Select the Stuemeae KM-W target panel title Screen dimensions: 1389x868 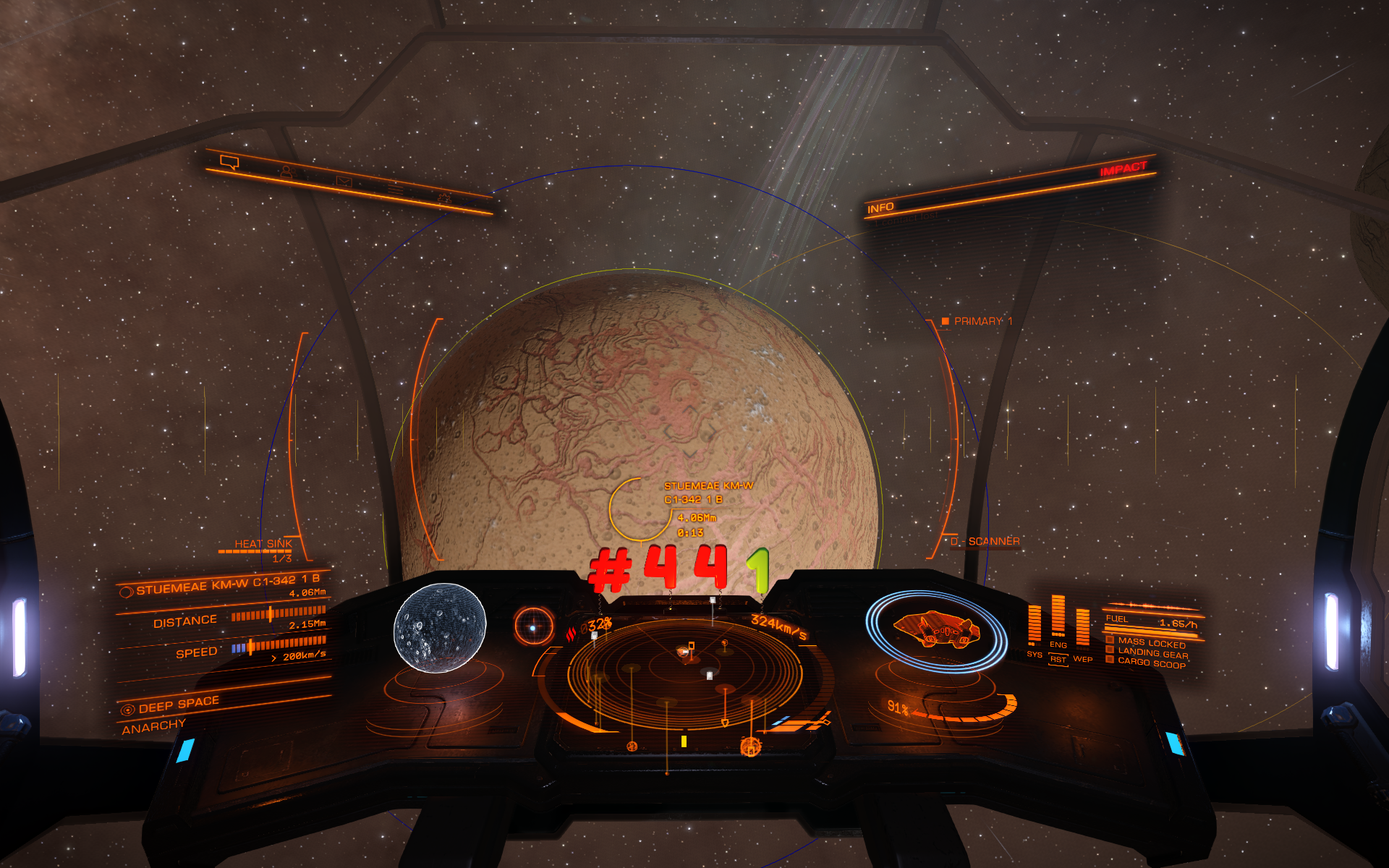pos(226,584)
